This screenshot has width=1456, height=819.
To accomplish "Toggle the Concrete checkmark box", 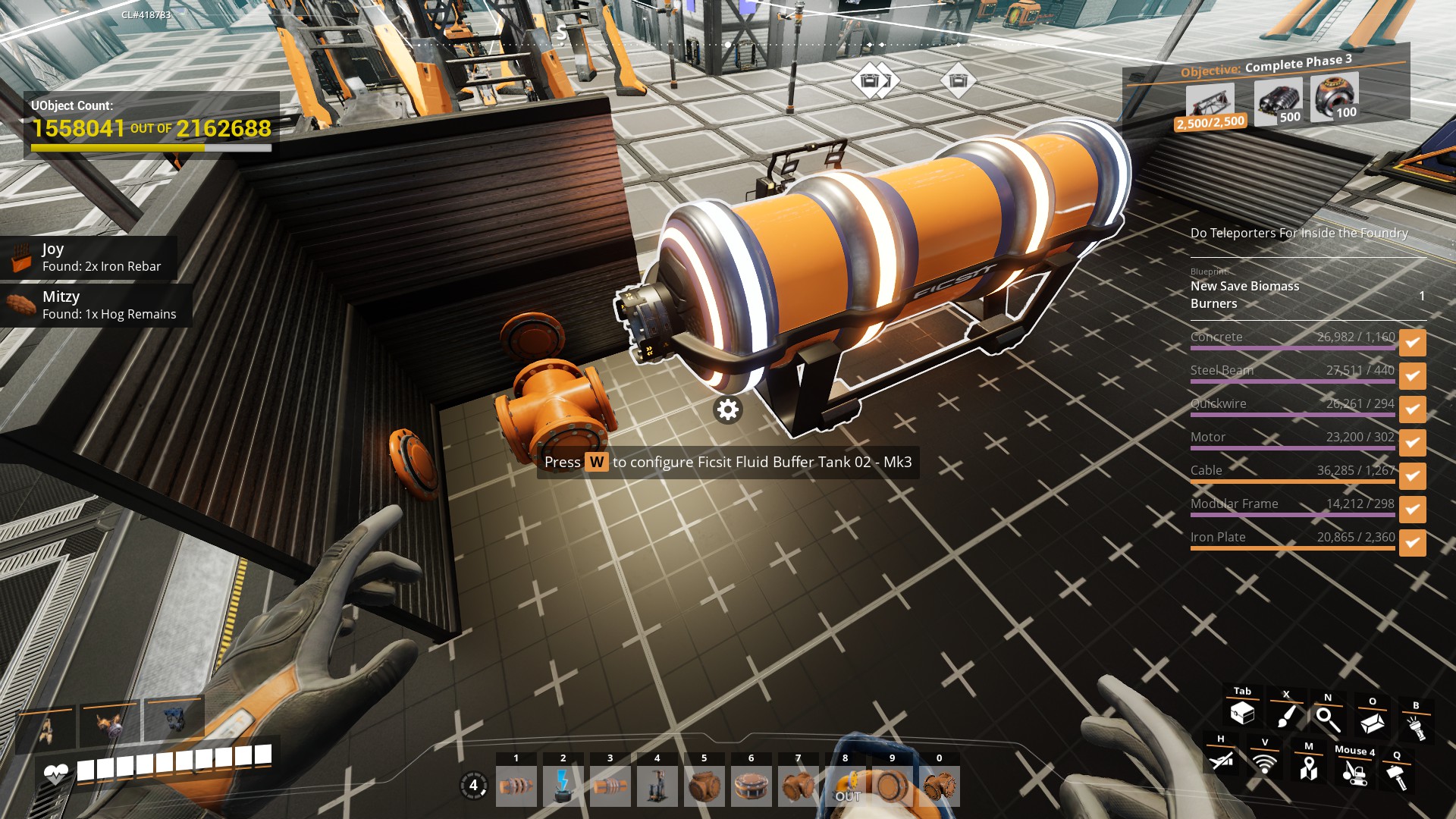I will click(x=1412, y=343).
